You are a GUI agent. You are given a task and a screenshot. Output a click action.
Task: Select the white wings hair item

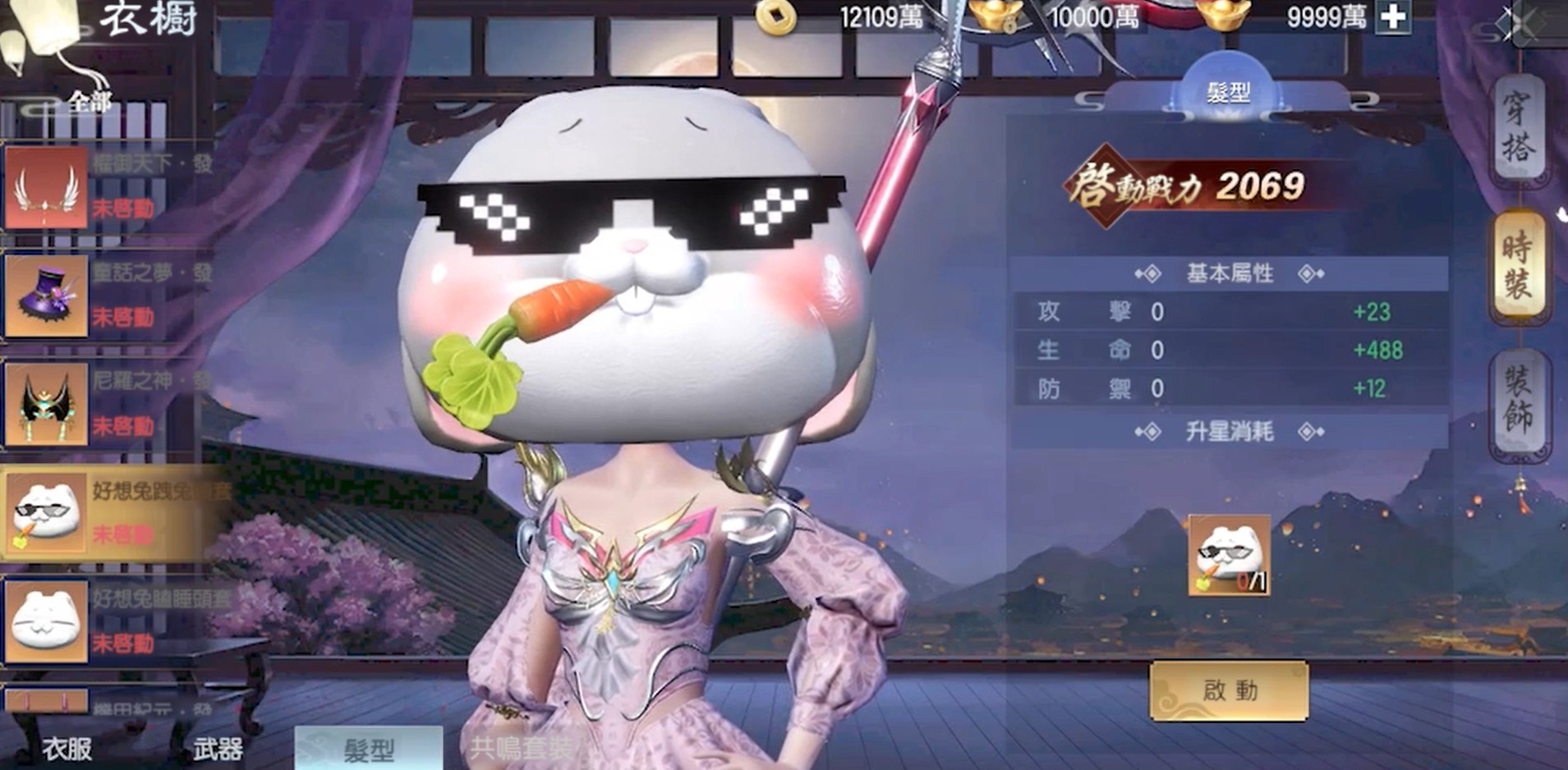point(47,188)
